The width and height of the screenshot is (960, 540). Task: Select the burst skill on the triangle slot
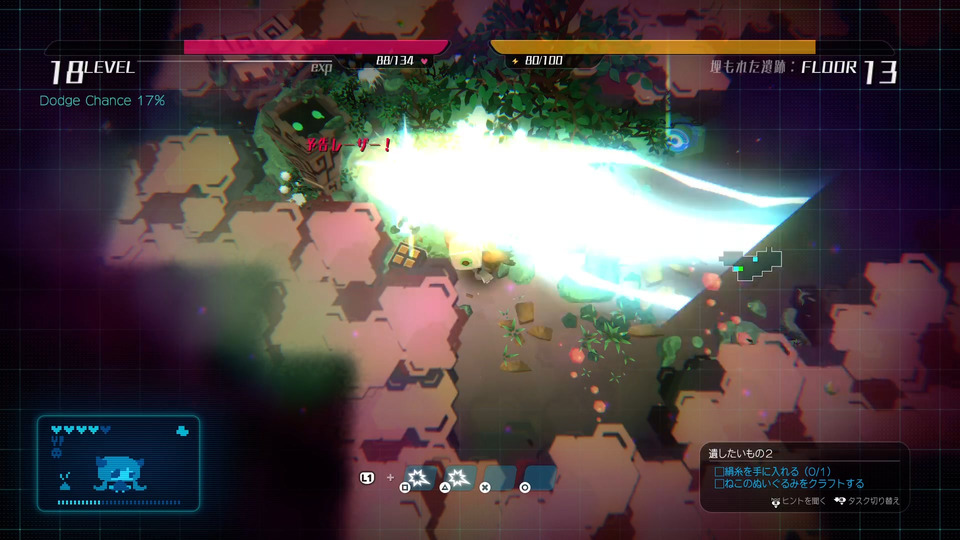point(459,478)
